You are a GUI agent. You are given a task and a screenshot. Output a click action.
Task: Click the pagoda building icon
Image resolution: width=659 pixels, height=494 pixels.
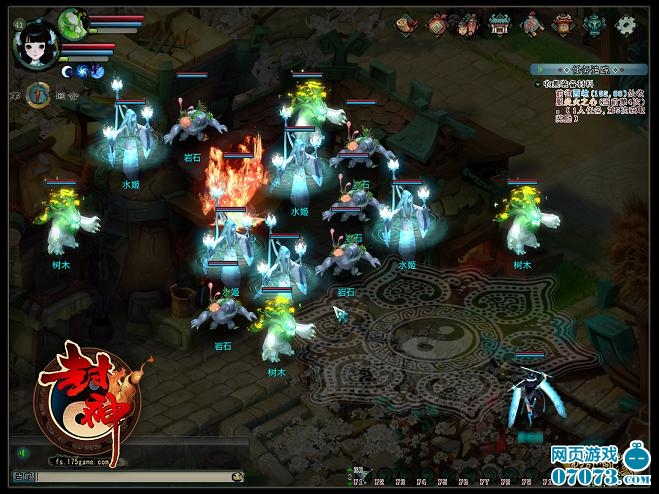coord(499,24)
